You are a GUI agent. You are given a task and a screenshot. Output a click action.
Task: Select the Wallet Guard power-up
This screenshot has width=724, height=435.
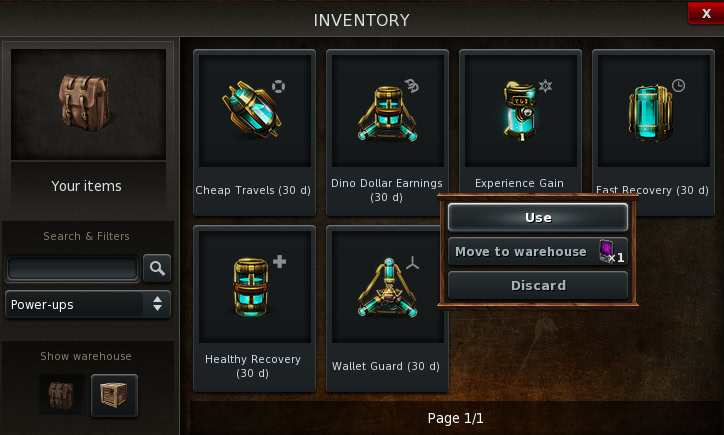(x=387, y=290)
